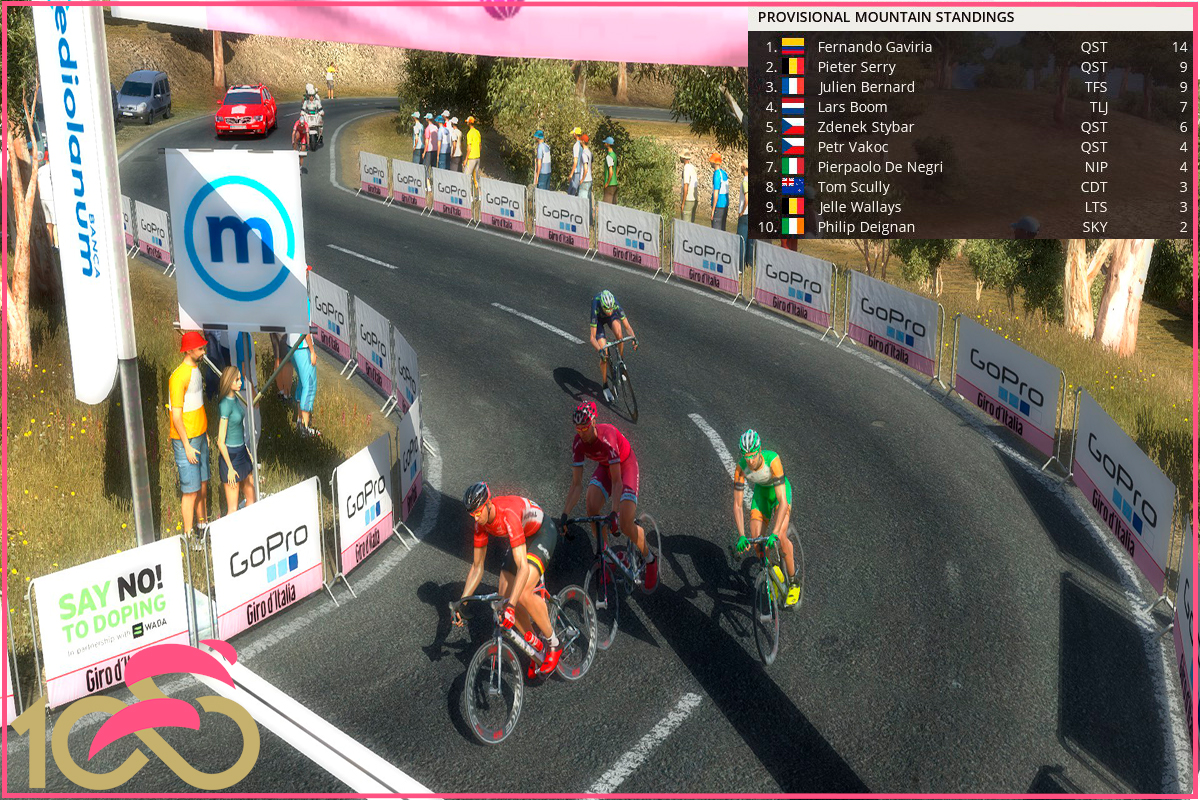
Task: Select Lars Boom from the standings list
Action: click(x=852, y=107)
